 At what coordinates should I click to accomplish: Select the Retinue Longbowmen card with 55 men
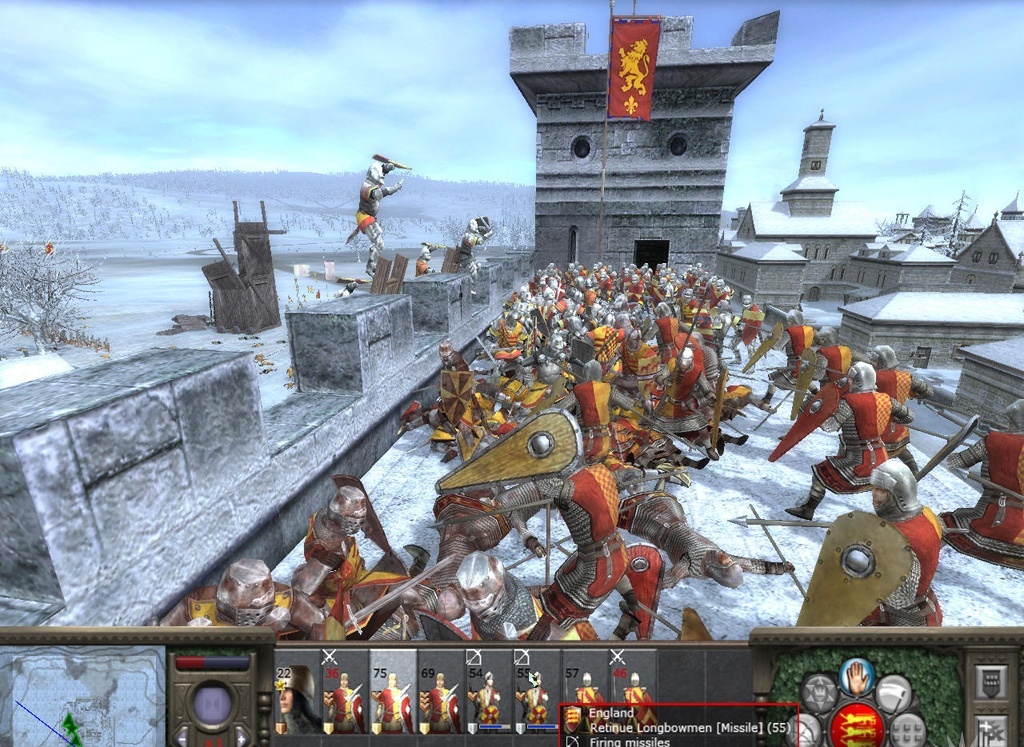point(534,692)
